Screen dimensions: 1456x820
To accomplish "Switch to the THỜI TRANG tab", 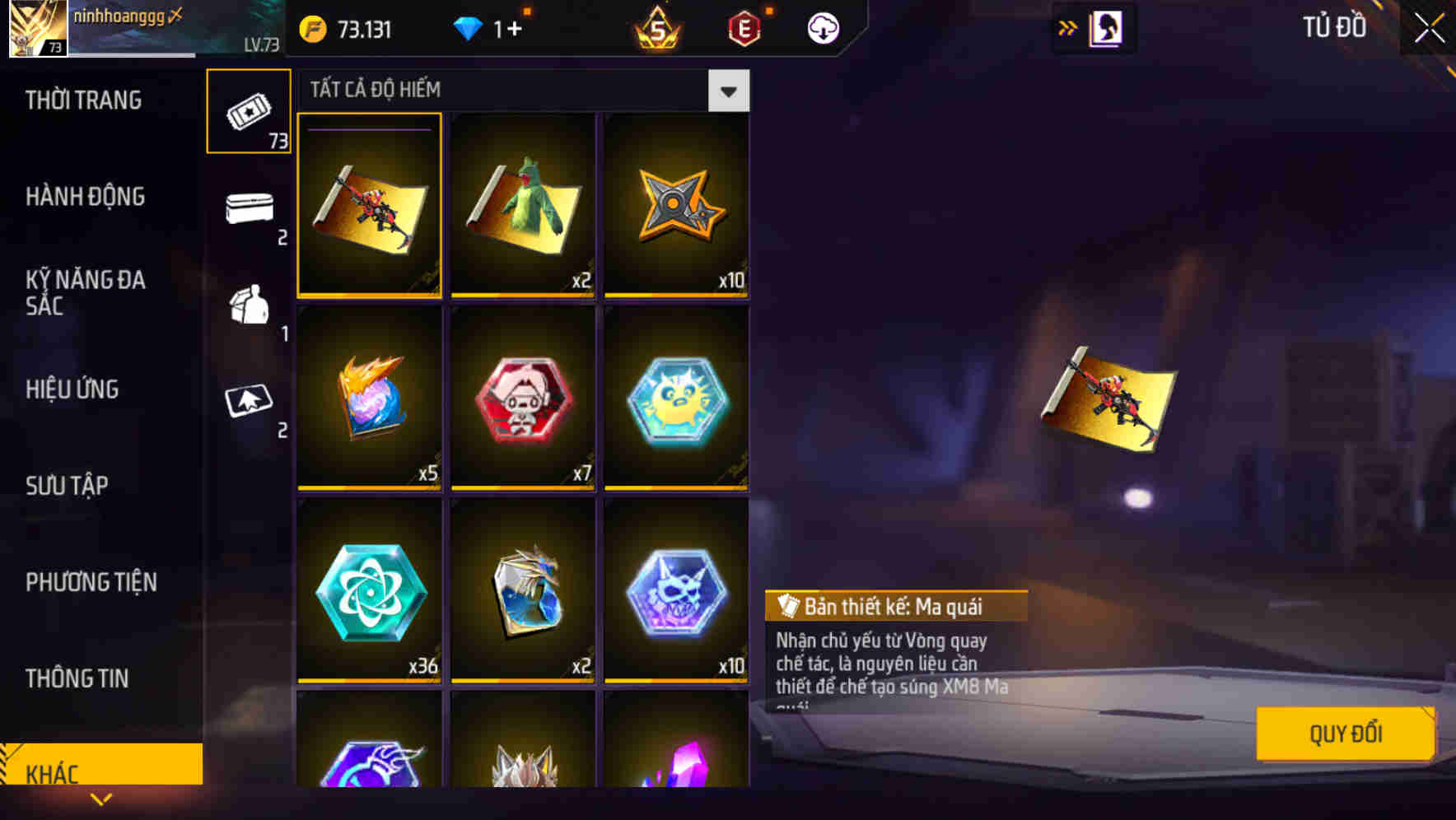I will (82, 100).
